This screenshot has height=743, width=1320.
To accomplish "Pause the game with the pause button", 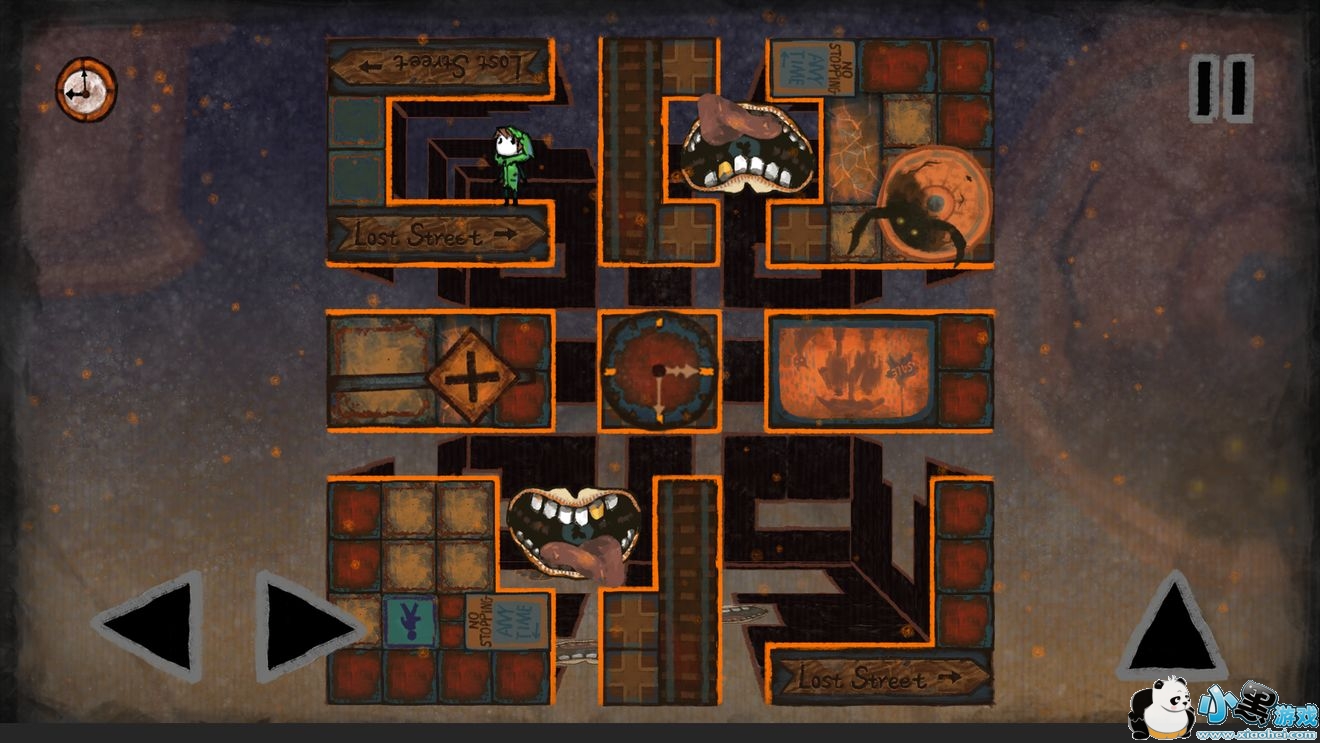I will [1221, 88].
